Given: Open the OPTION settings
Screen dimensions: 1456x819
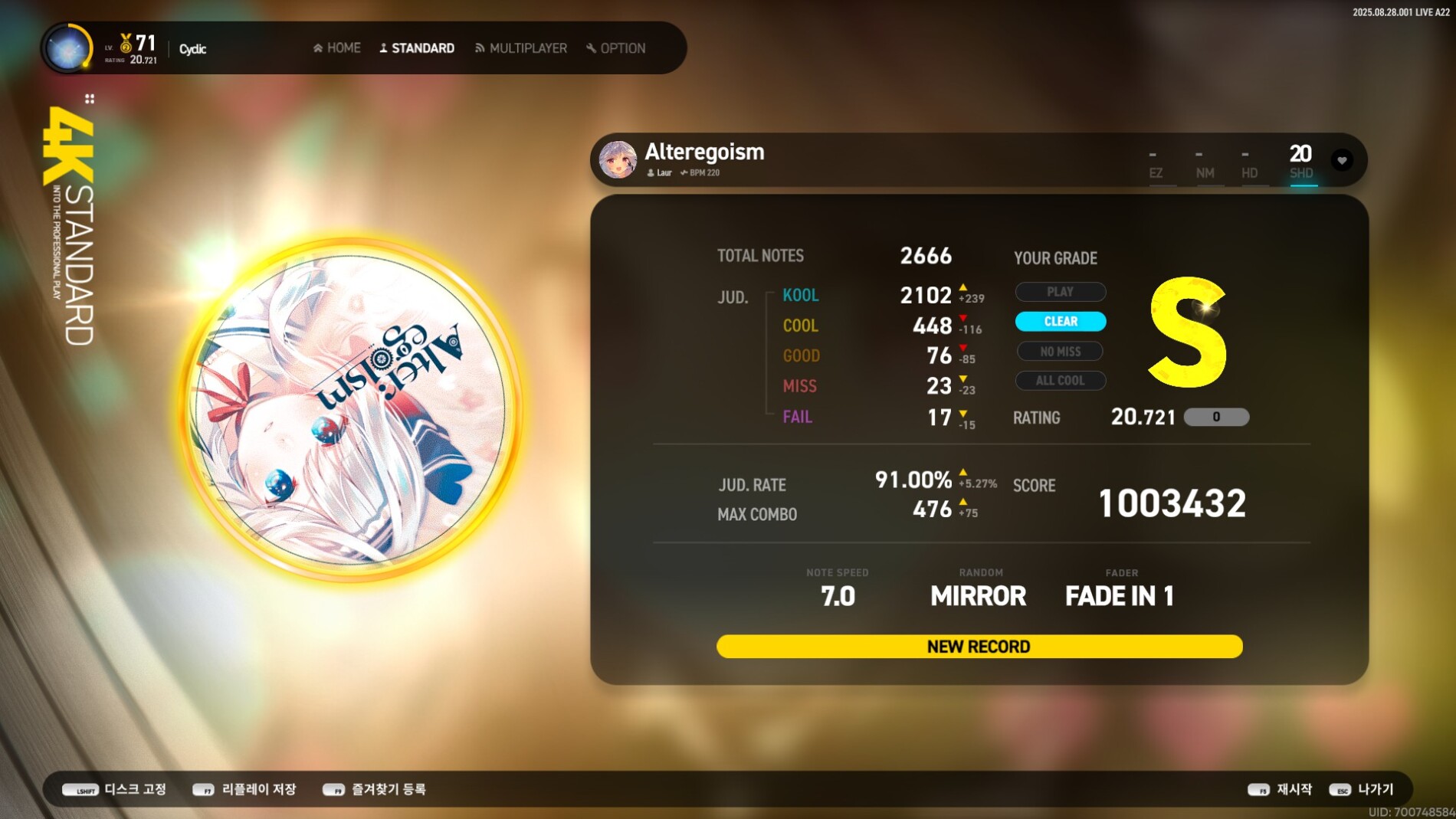Looking at the screenshot, I should click(x=616, y=48).
